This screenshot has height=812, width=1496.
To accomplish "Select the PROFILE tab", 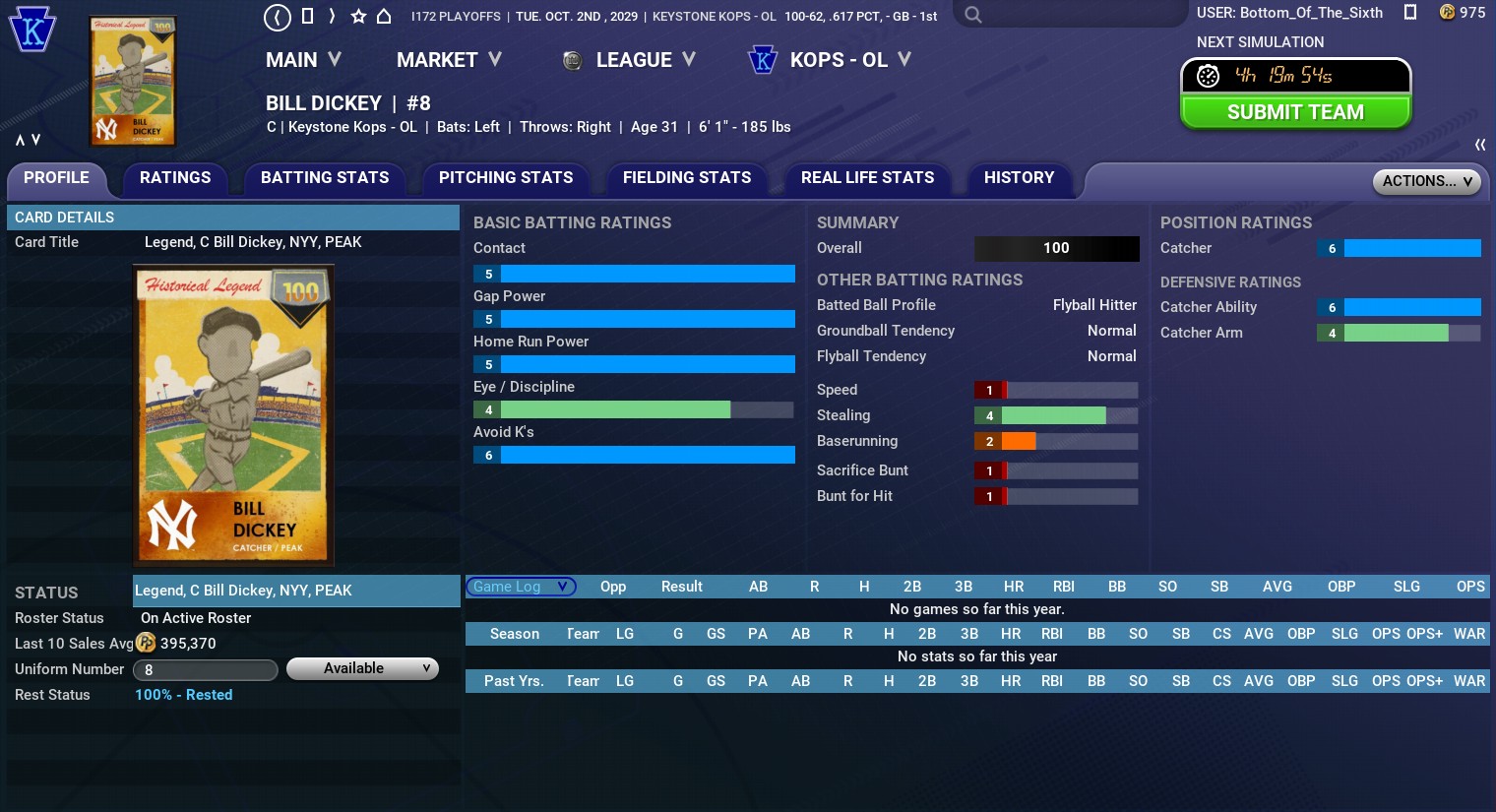I will (56, 178).
